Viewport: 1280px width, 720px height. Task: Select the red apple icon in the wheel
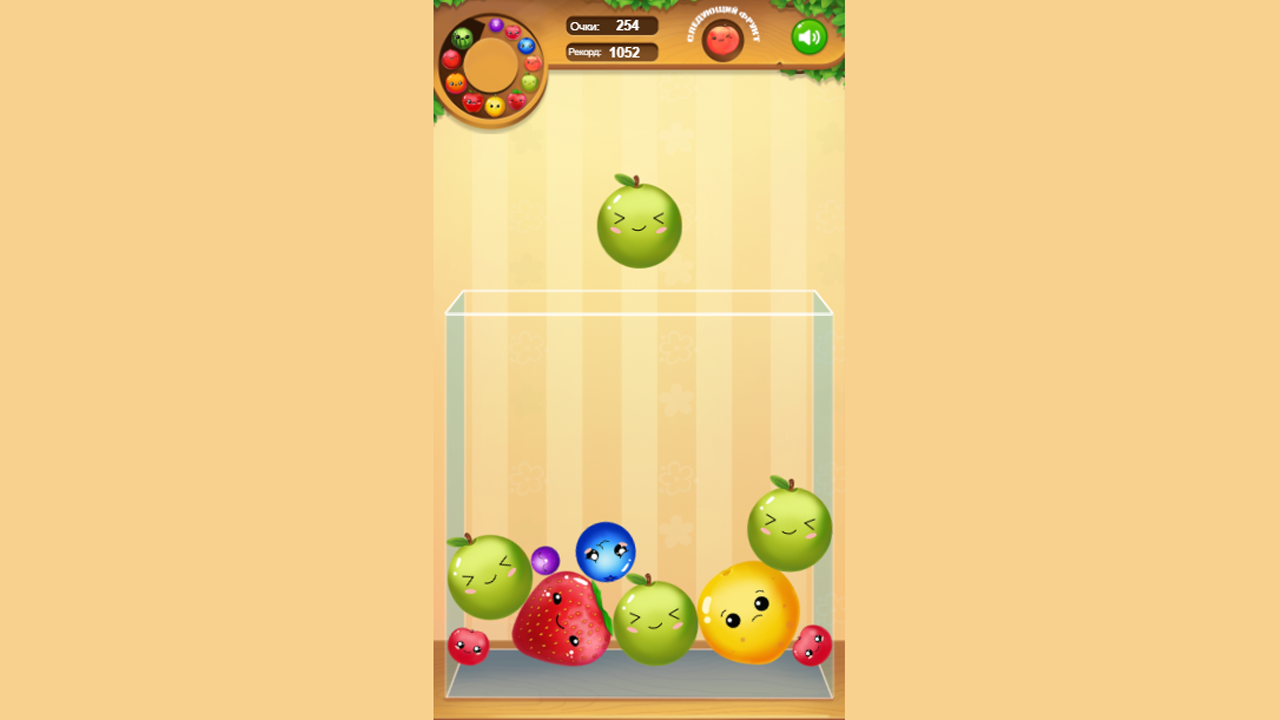[472, 102]
